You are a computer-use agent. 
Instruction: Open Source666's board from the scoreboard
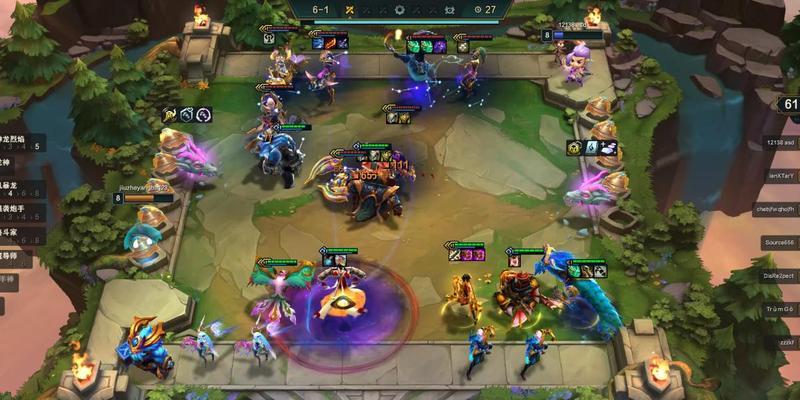click(x=780, y=242)
